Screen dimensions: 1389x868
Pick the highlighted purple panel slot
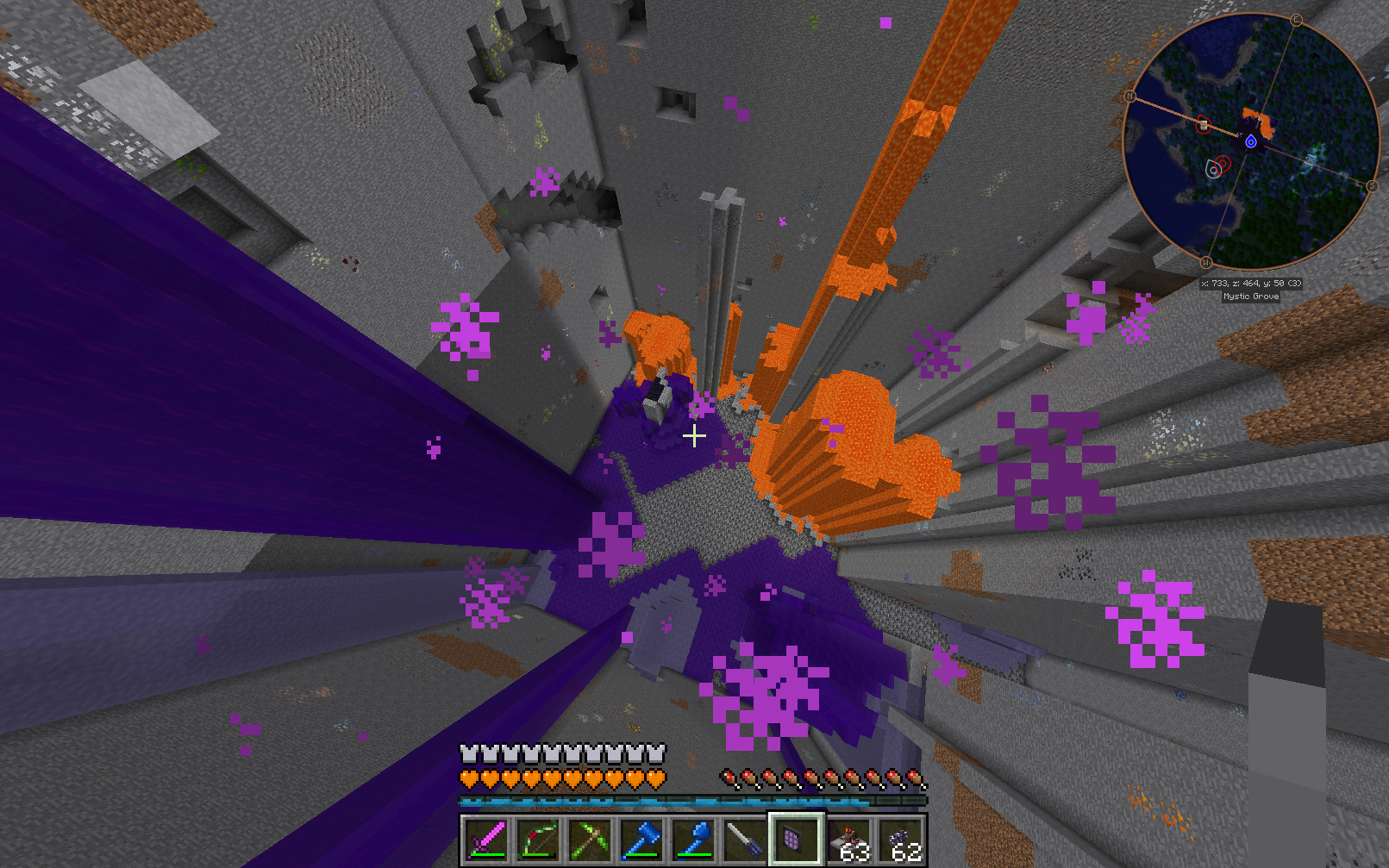coord(796,840)
